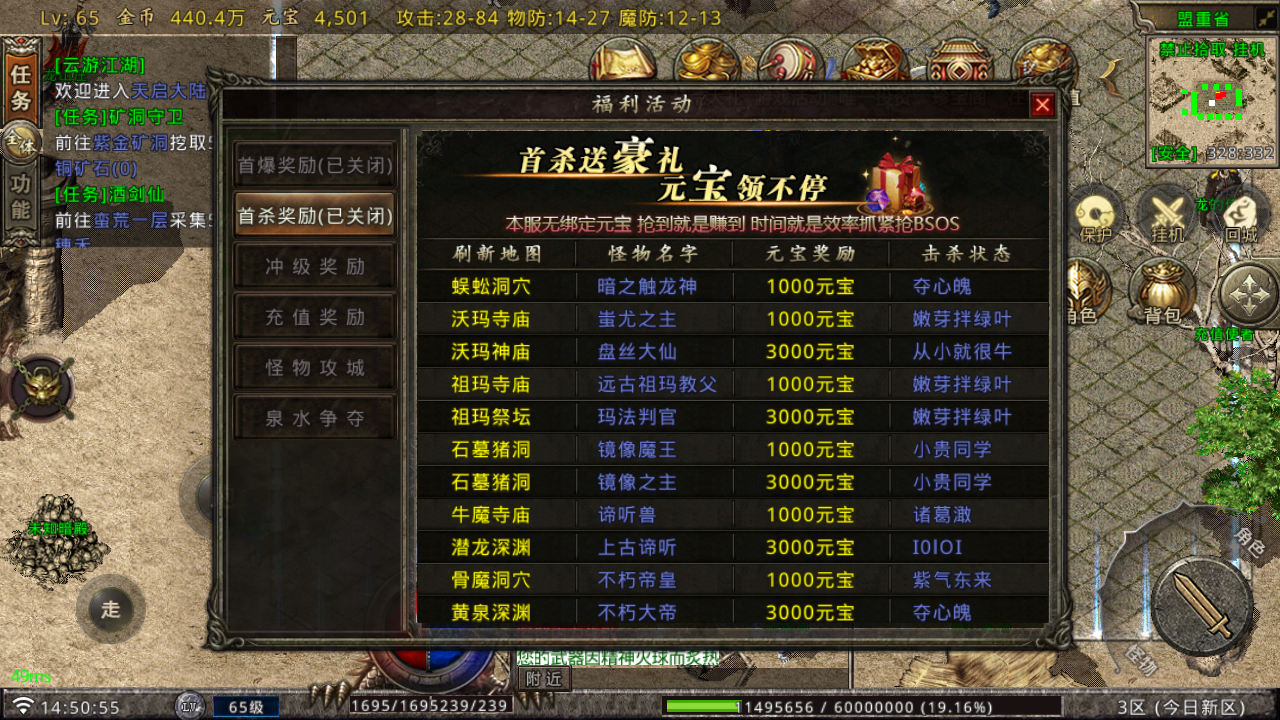The width and height of the screenshot is (1280, 720).
Task: Activate the 保护 protection icon
Action: pyautogui.click(x=1093, y=213)
